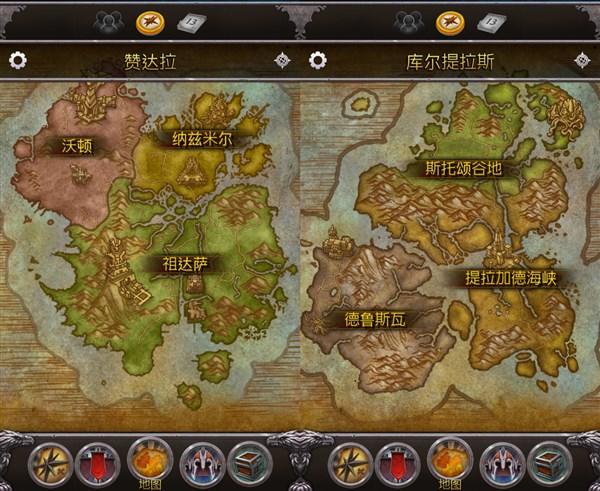Image resolution: width=600 pixels, height=491 pixels.
Task: Select the 沃顿 zone label on the map
Action: (76, 146)
